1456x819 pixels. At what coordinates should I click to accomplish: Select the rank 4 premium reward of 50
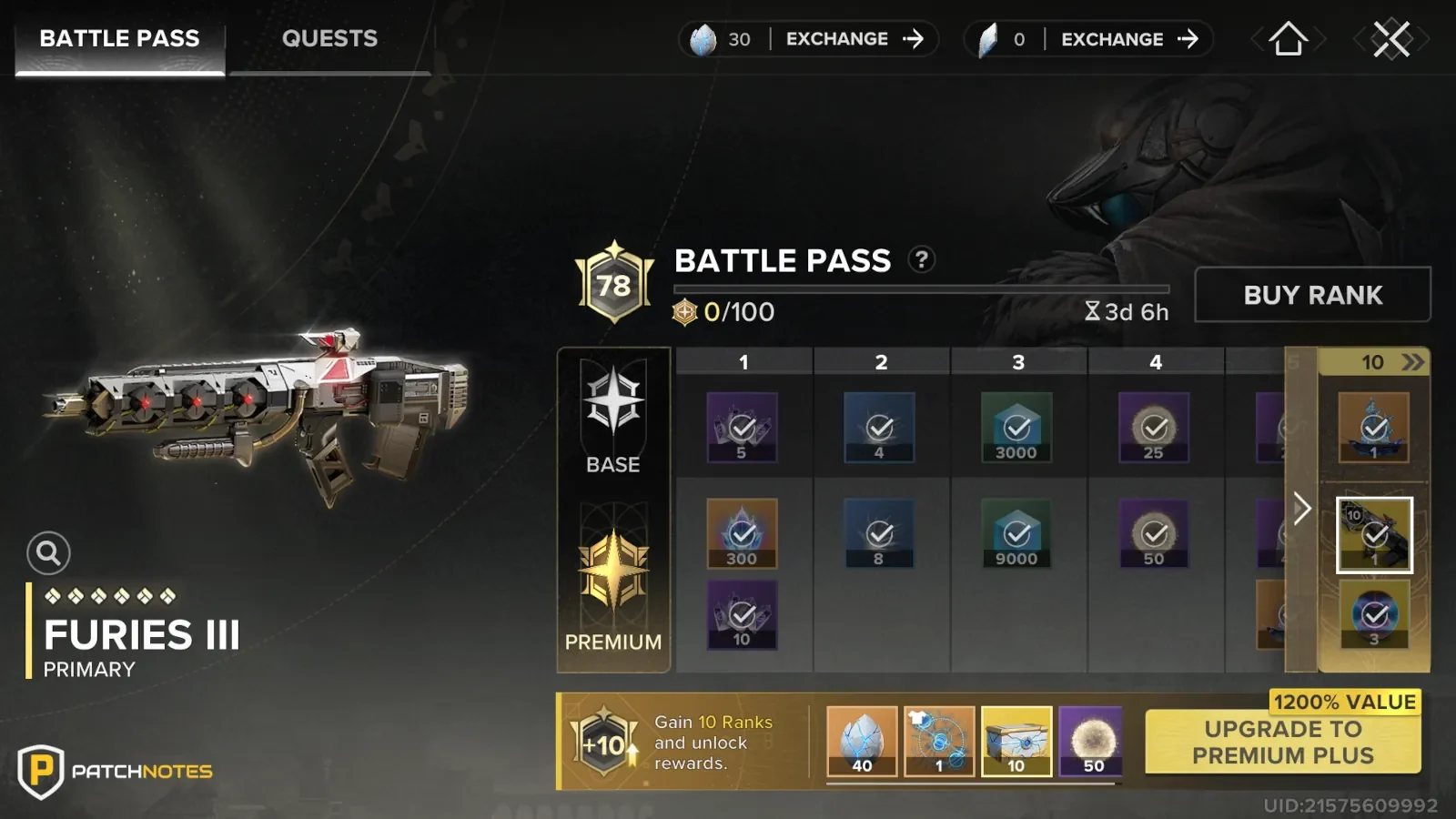[x=1154, y=534]
